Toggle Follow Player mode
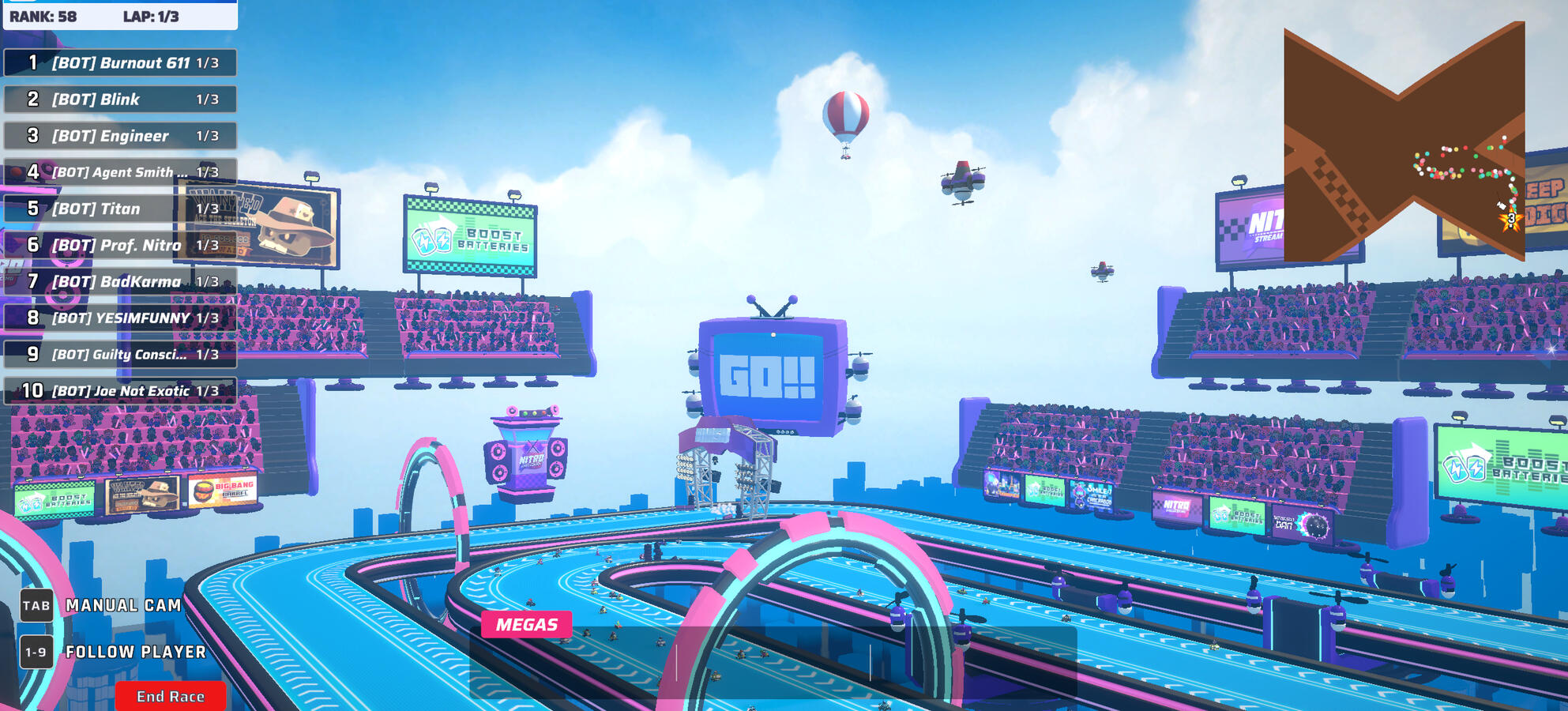The height and width of the screenshot is (711, 1568). coord(134,653)
